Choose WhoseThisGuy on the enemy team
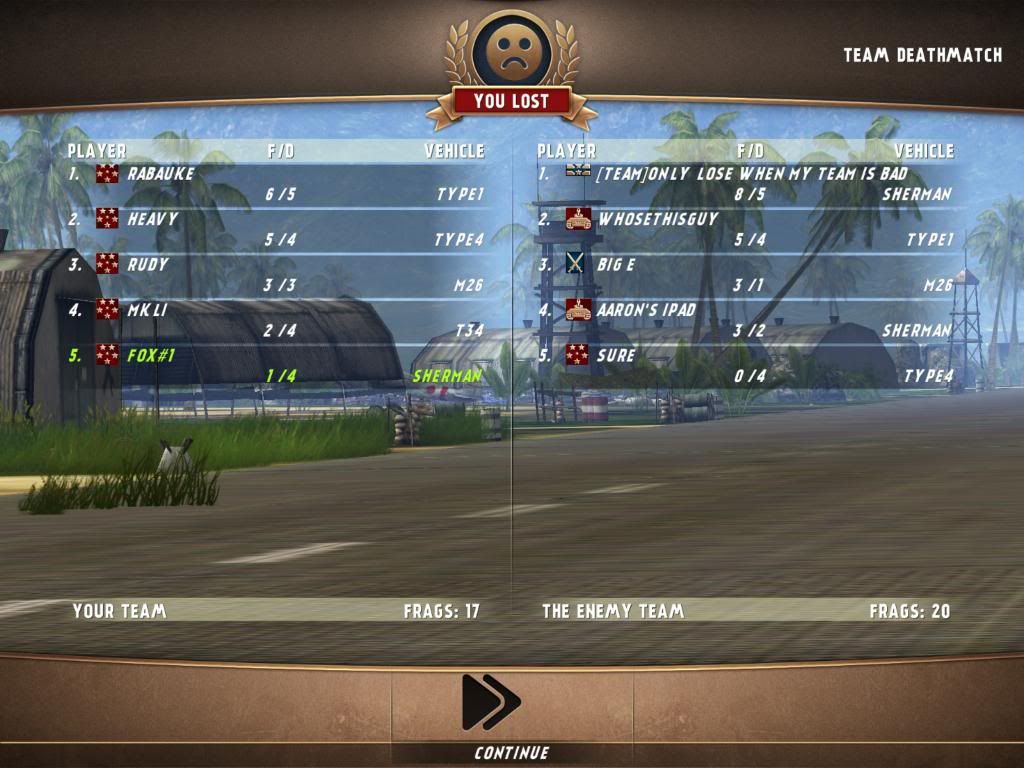1024x768 pixels. click(744, 230)
